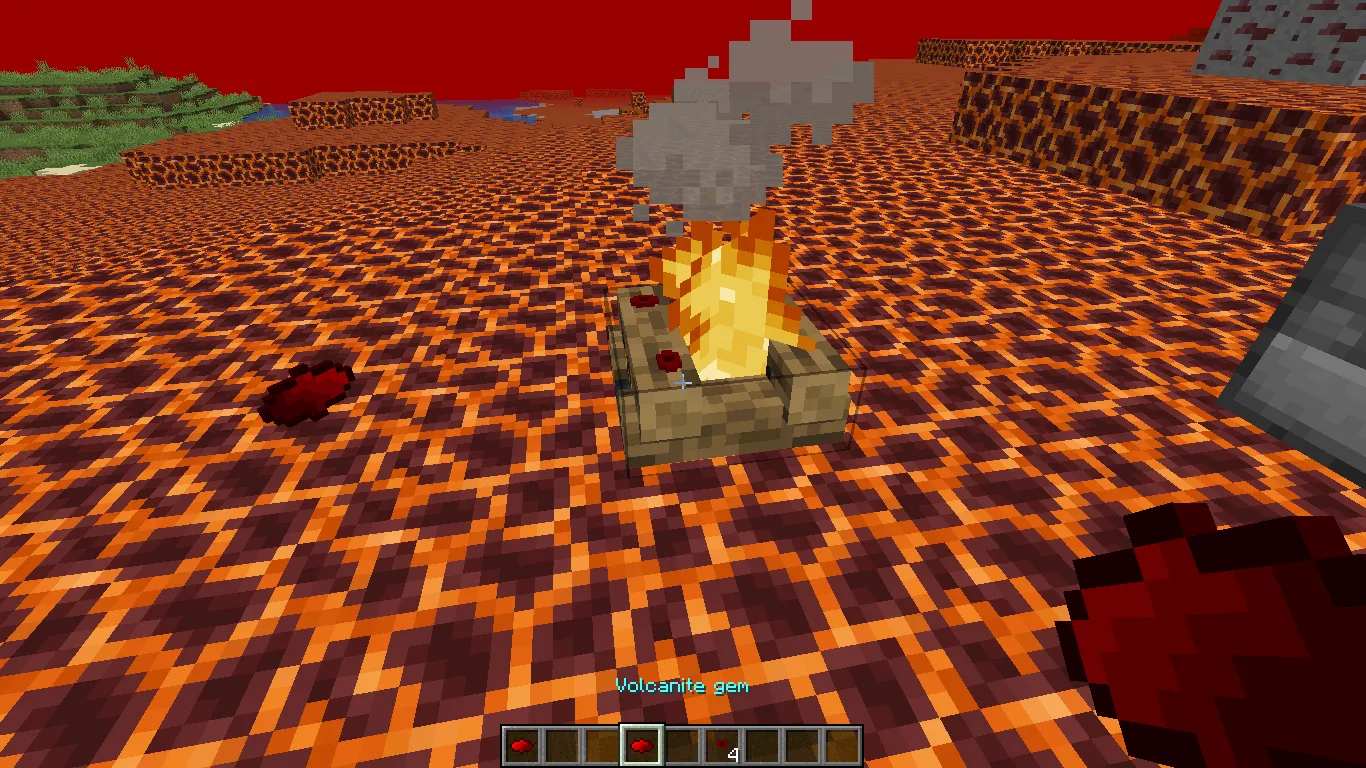Select the stack of 4 gems in the hotbar
The height and width of the screenshot is (768, 1366).
tap(722, 744)
